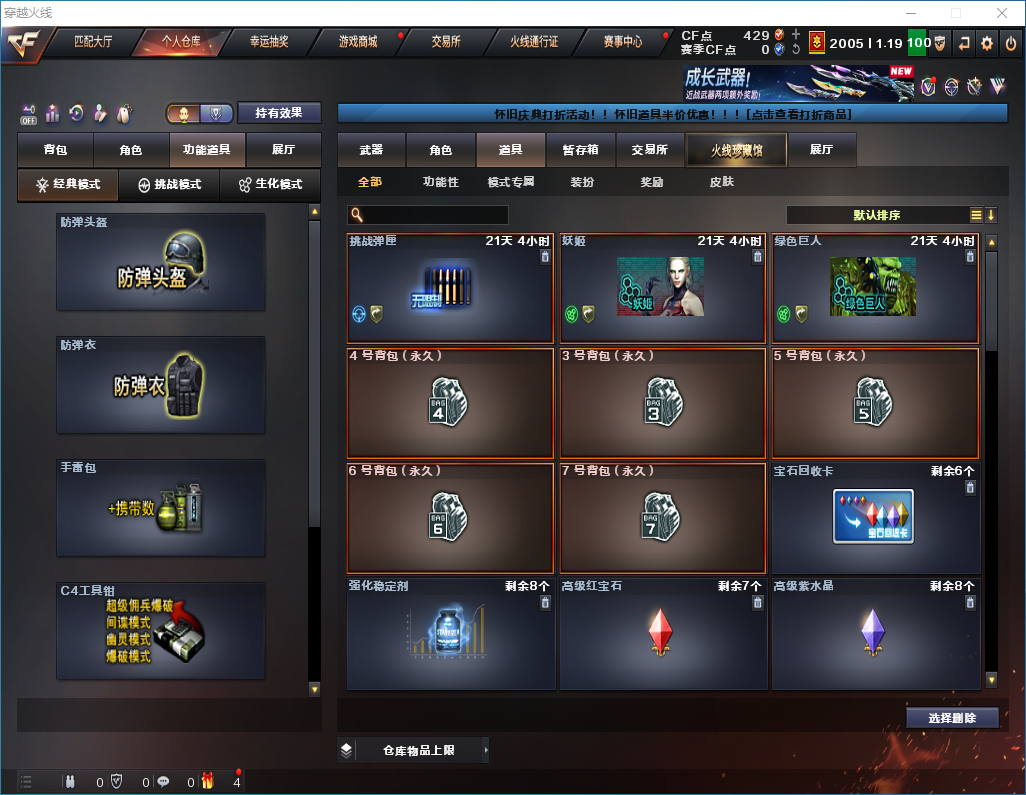Open the 持有效果 owned effects panel
The width and height of the screenshot is (1026, 795).
point(279,113)
